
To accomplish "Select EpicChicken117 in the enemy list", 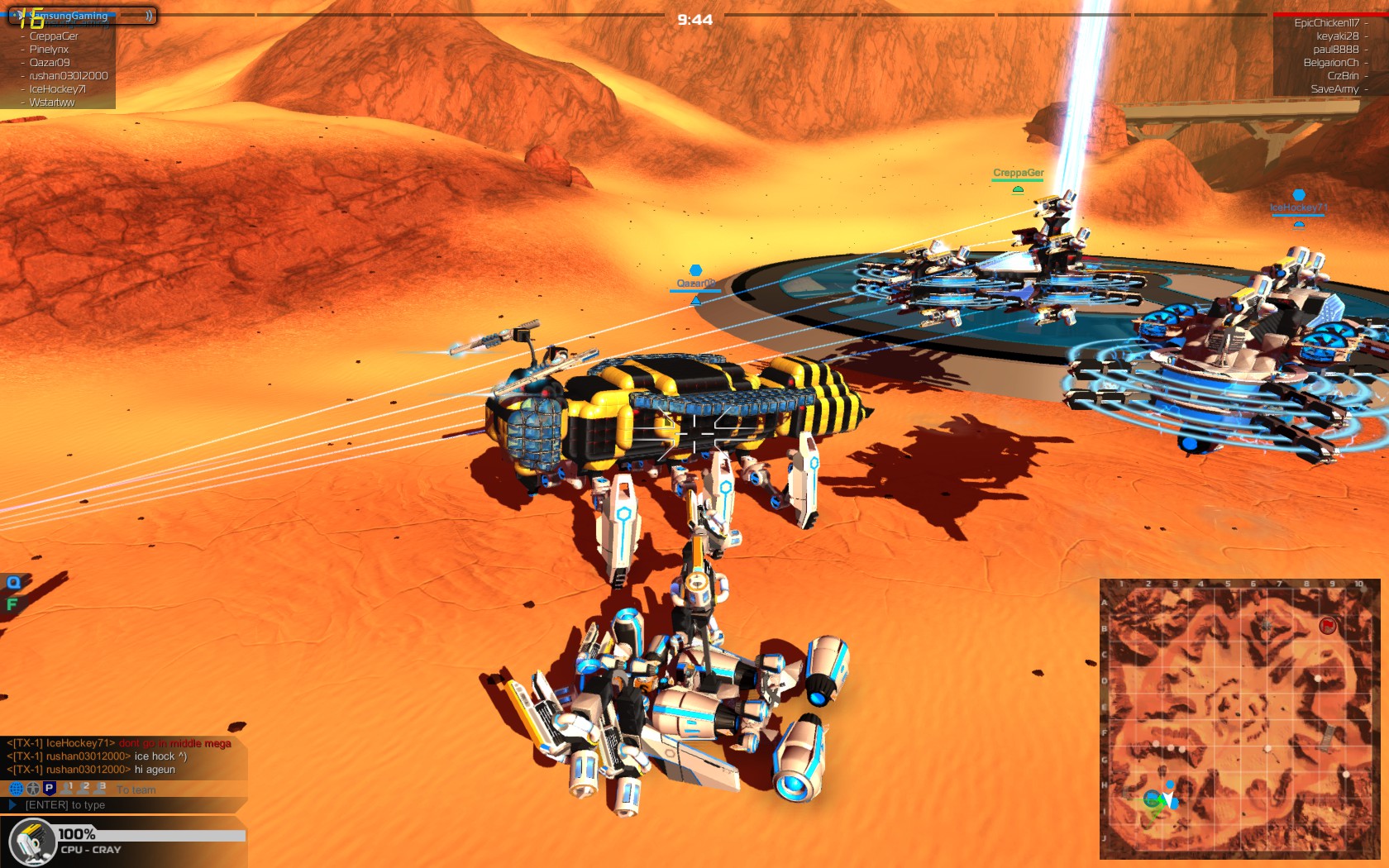I will pos(1326,23).
